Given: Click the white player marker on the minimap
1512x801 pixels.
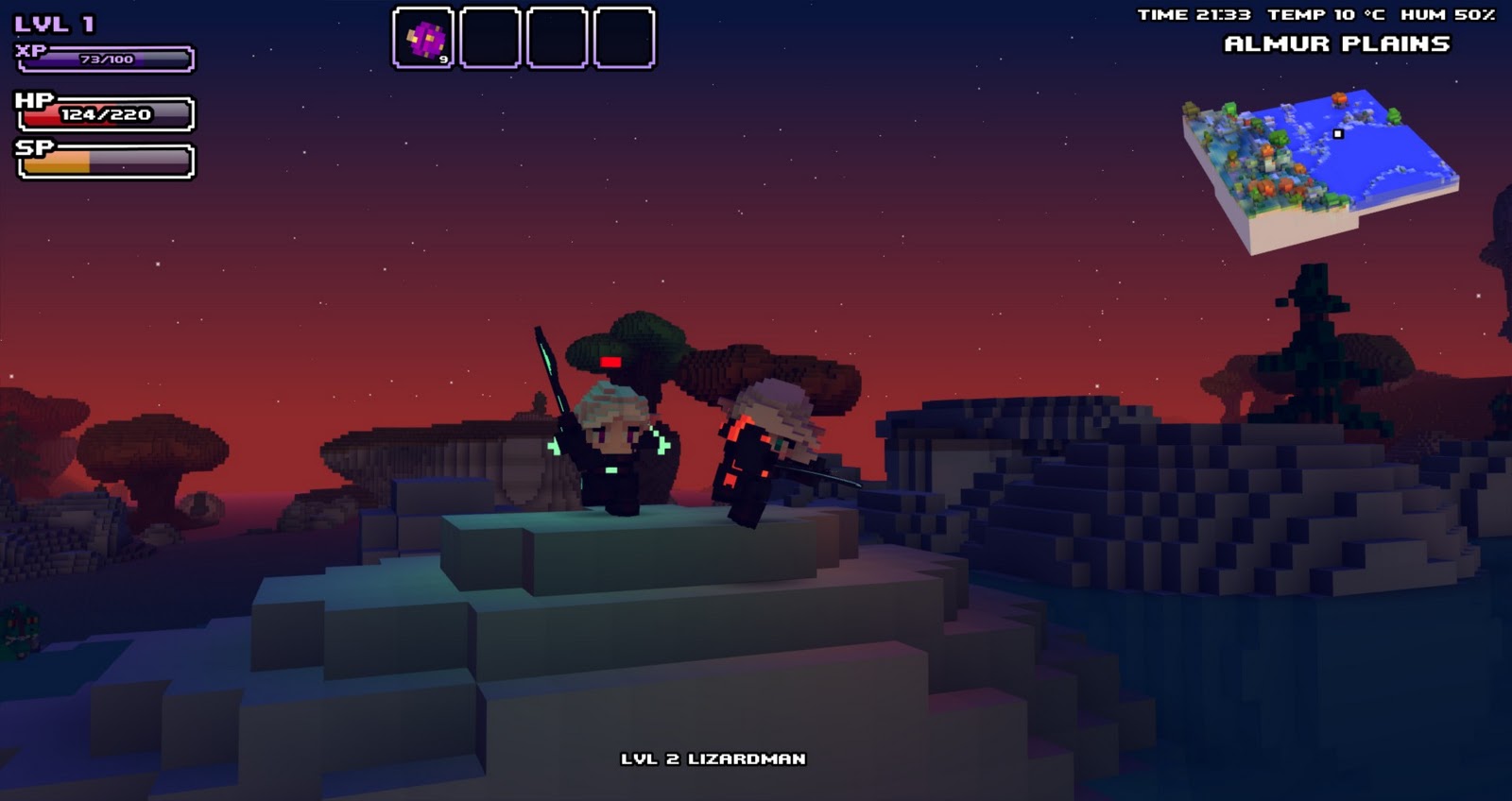Looking at the screenshot, I should [x=1338, y=135].
